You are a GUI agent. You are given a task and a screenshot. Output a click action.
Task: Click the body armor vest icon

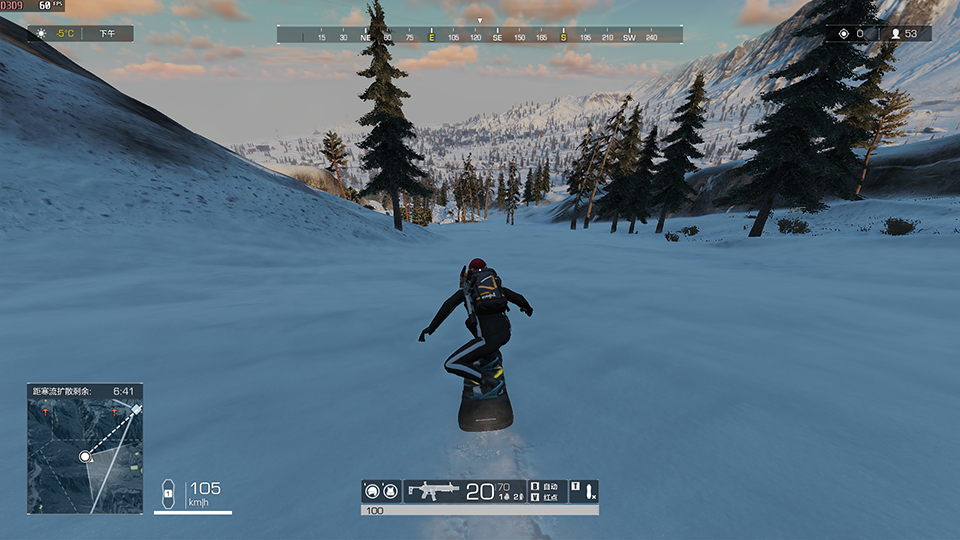coord(389,491)
